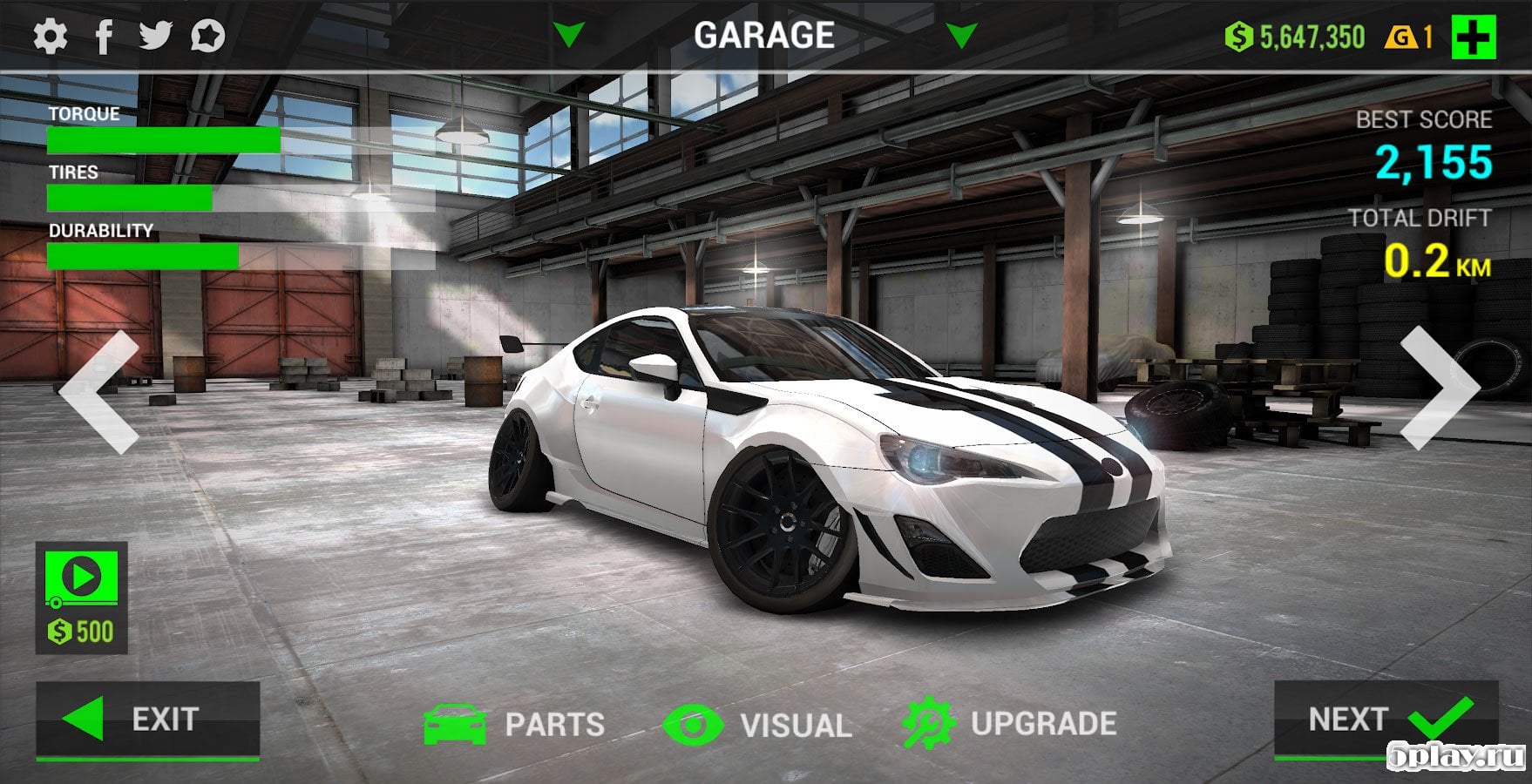Add more cash with the green plus
Screen dimensions: 1532x784
click(x=1473, y=37)
